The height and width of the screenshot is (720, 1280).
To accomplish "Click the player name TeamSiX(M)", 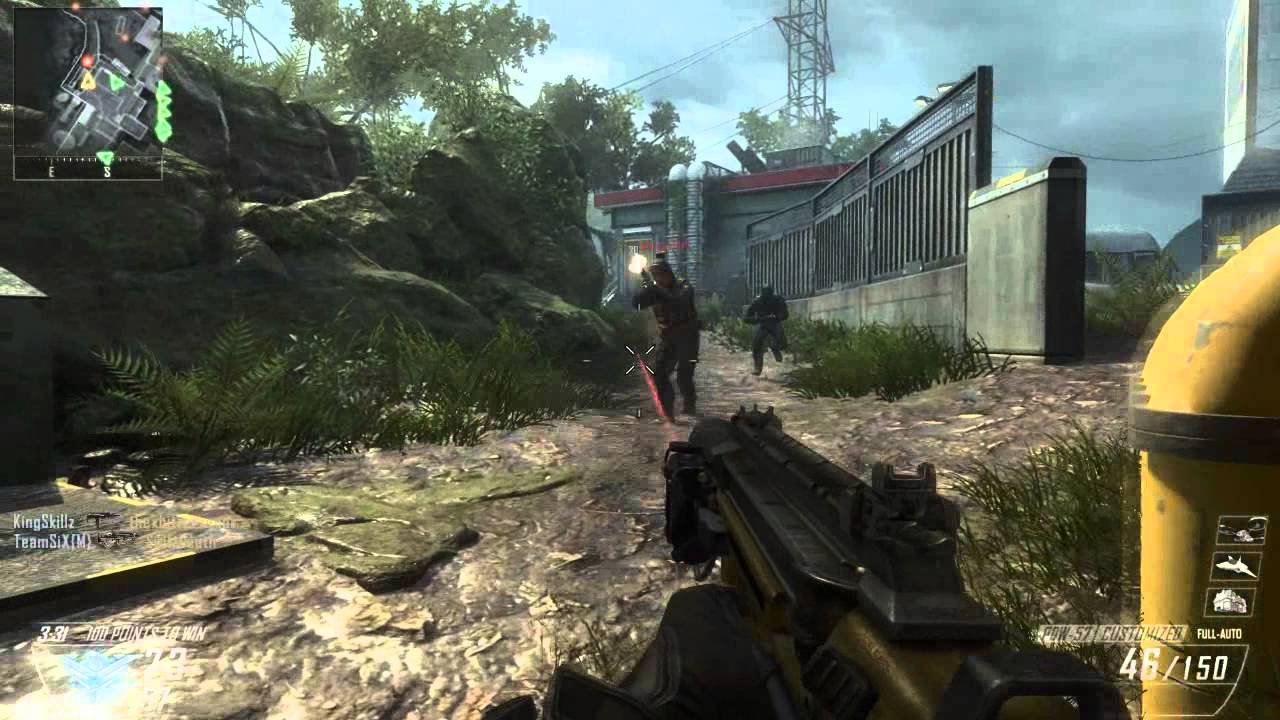I will tap(52, 540).
